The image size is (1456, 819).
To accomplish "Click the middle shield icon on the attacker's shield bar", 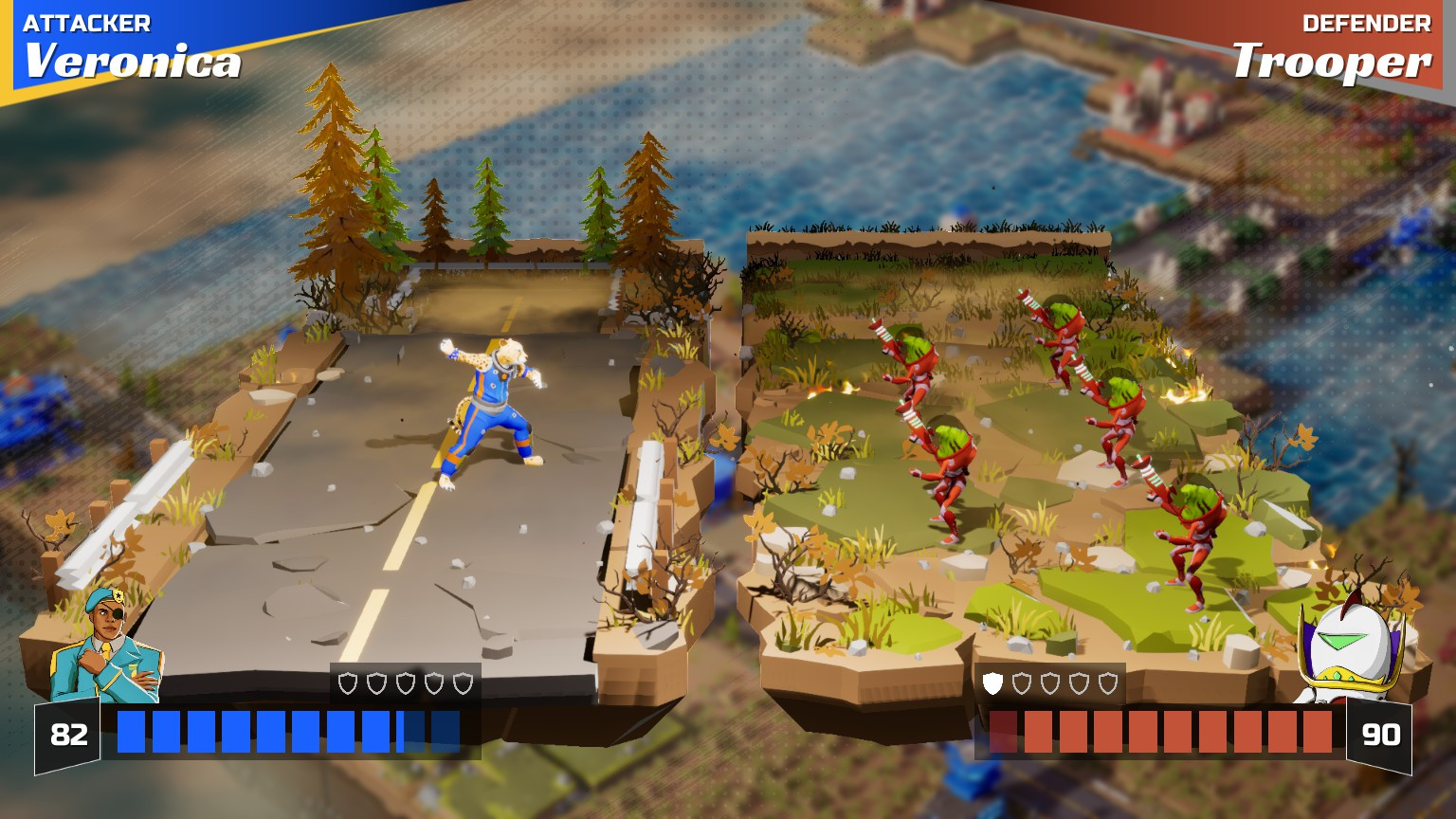I will pos(403,682).
